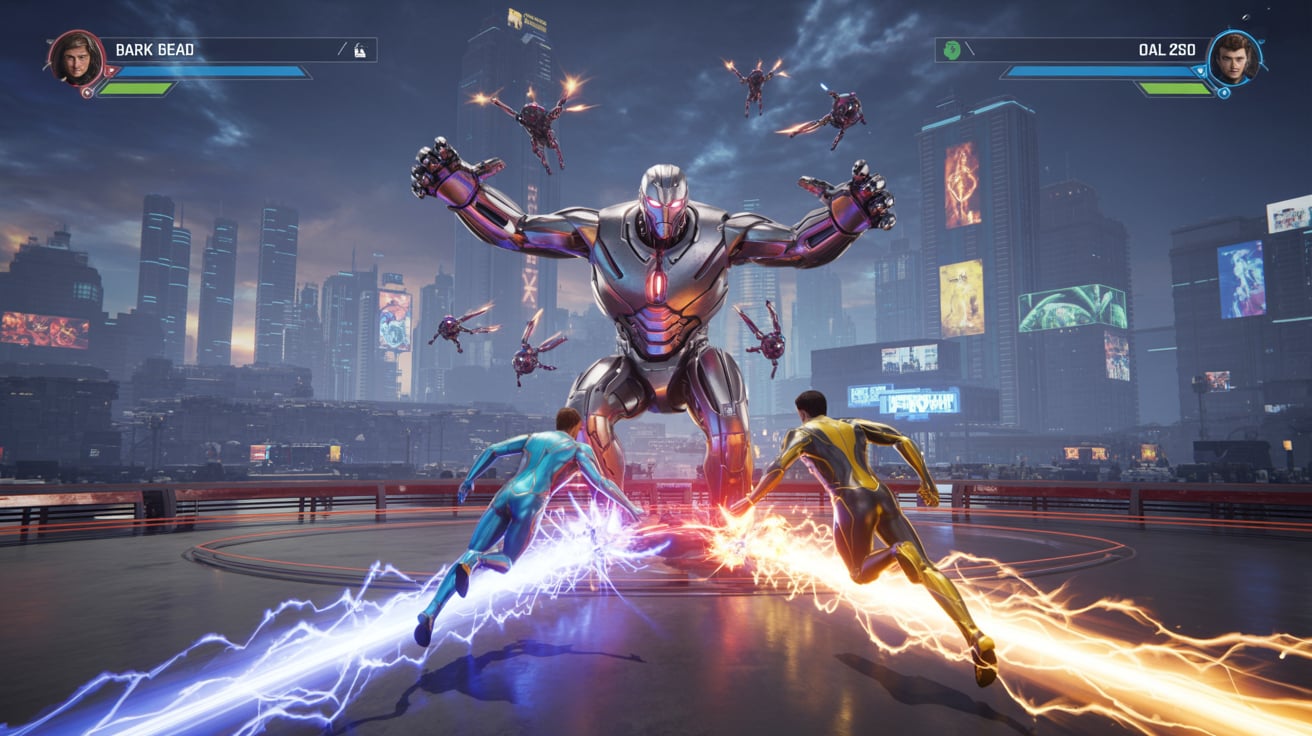Select the OAL 2SO name label
This screenshot has width=1312, height=736.
pyautogui.click(x=1168, y=50)
